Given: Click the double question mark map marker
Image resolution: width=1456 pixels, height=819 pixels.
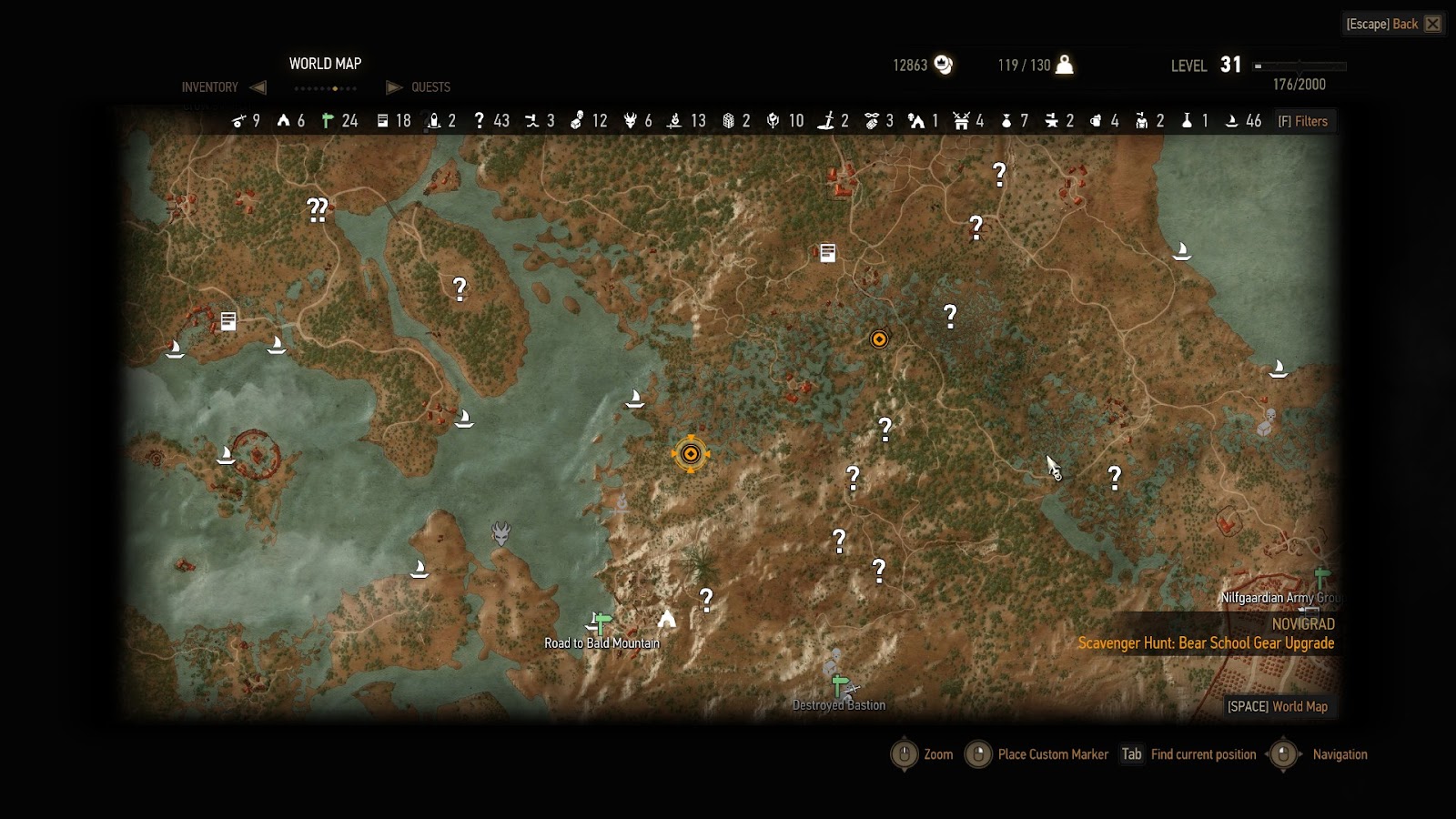Looking at the screenshot, I should (x=317, y=210).
